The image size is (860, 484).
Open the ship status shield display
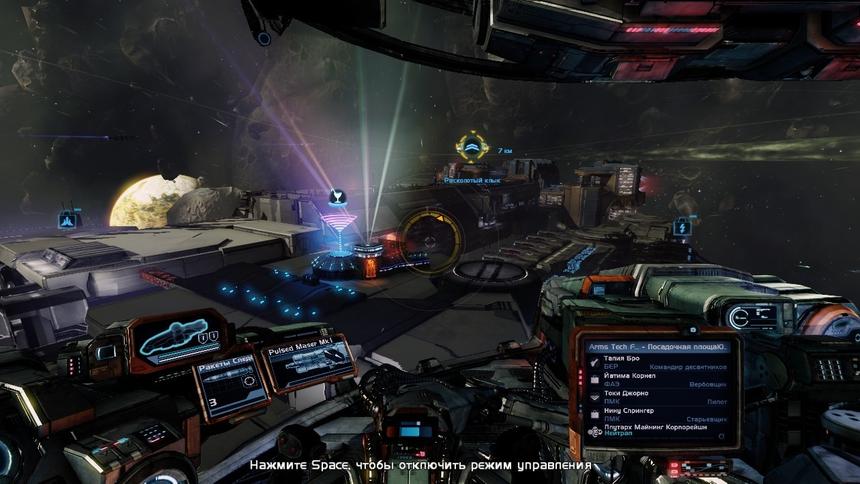(179, 341)
